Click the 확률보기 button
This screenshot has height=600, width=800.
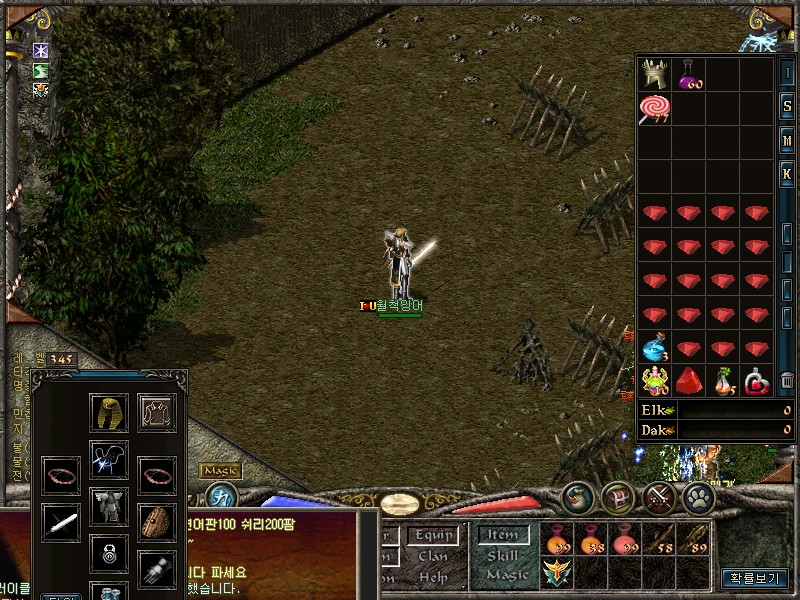(x=755, y=578)
